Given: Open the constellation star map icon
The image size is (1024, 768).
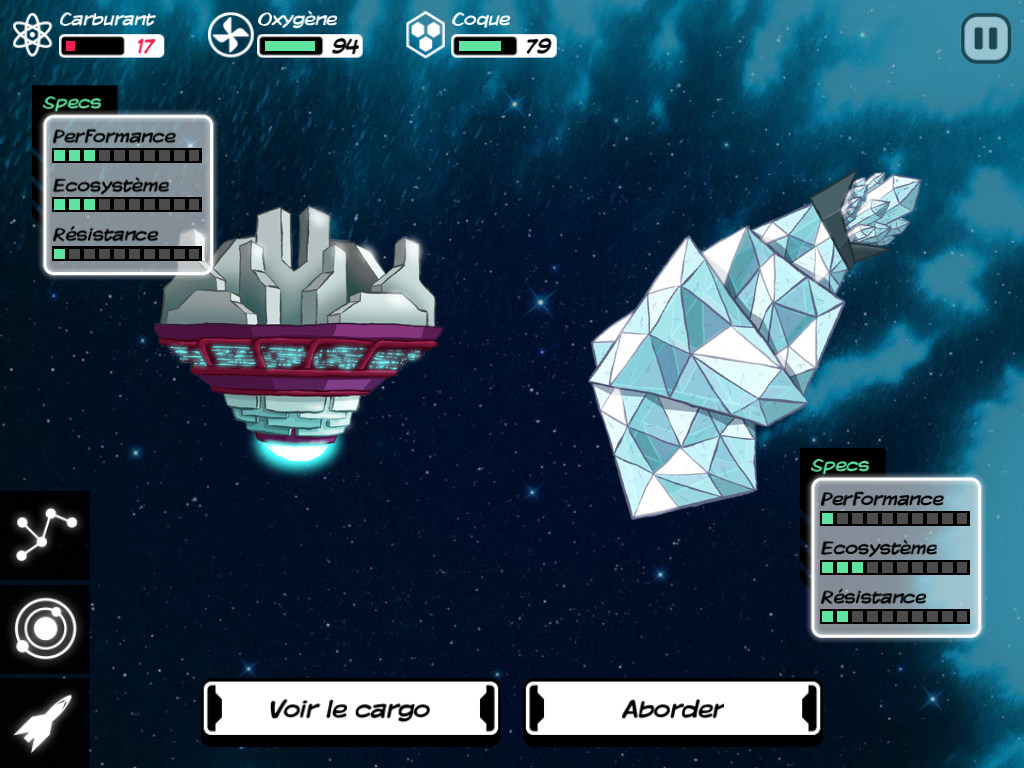Looking at the screenshot, I should [x=45, y=535].
